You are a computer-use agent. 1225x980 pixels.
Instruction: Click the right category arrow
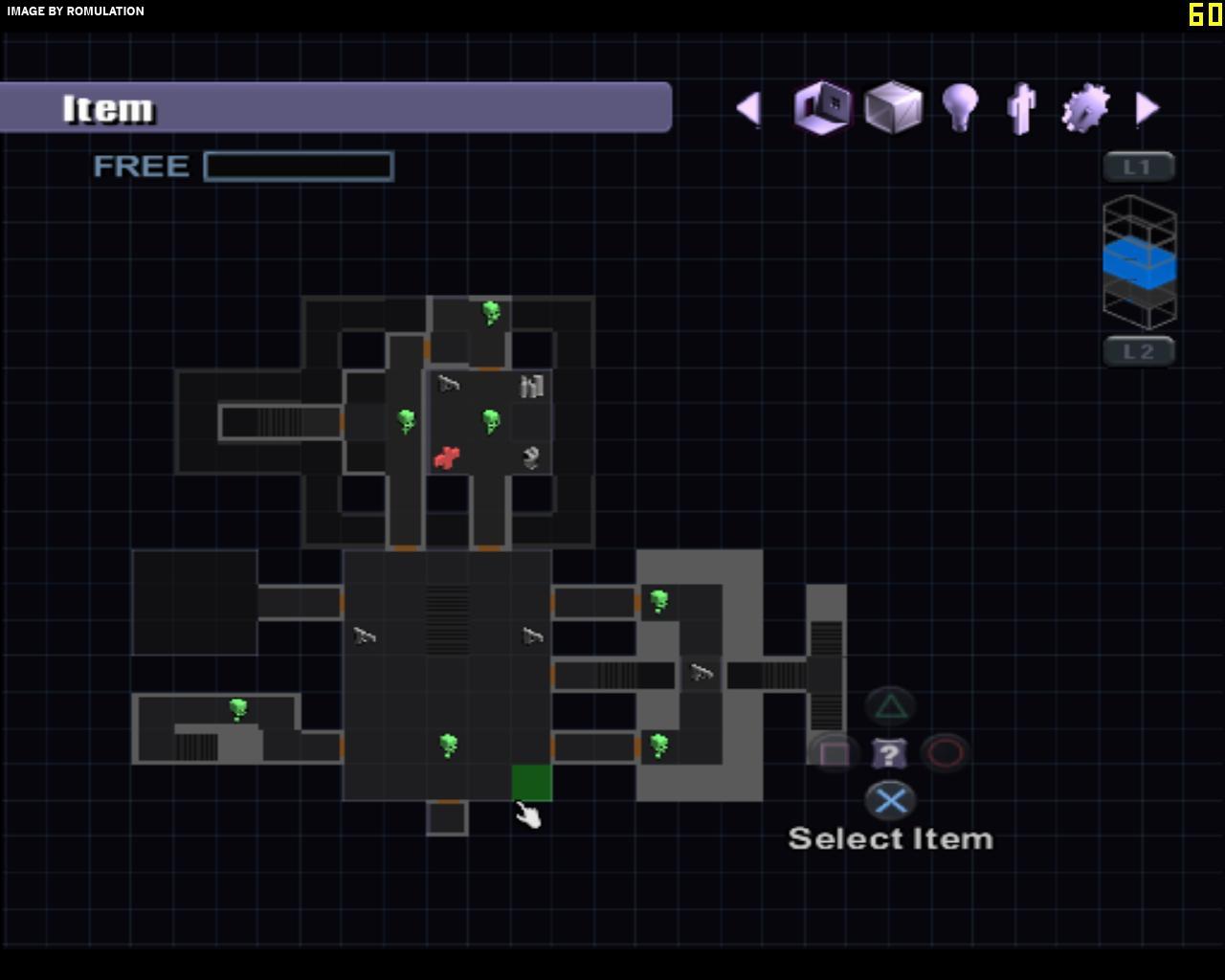coord(1147,108)
